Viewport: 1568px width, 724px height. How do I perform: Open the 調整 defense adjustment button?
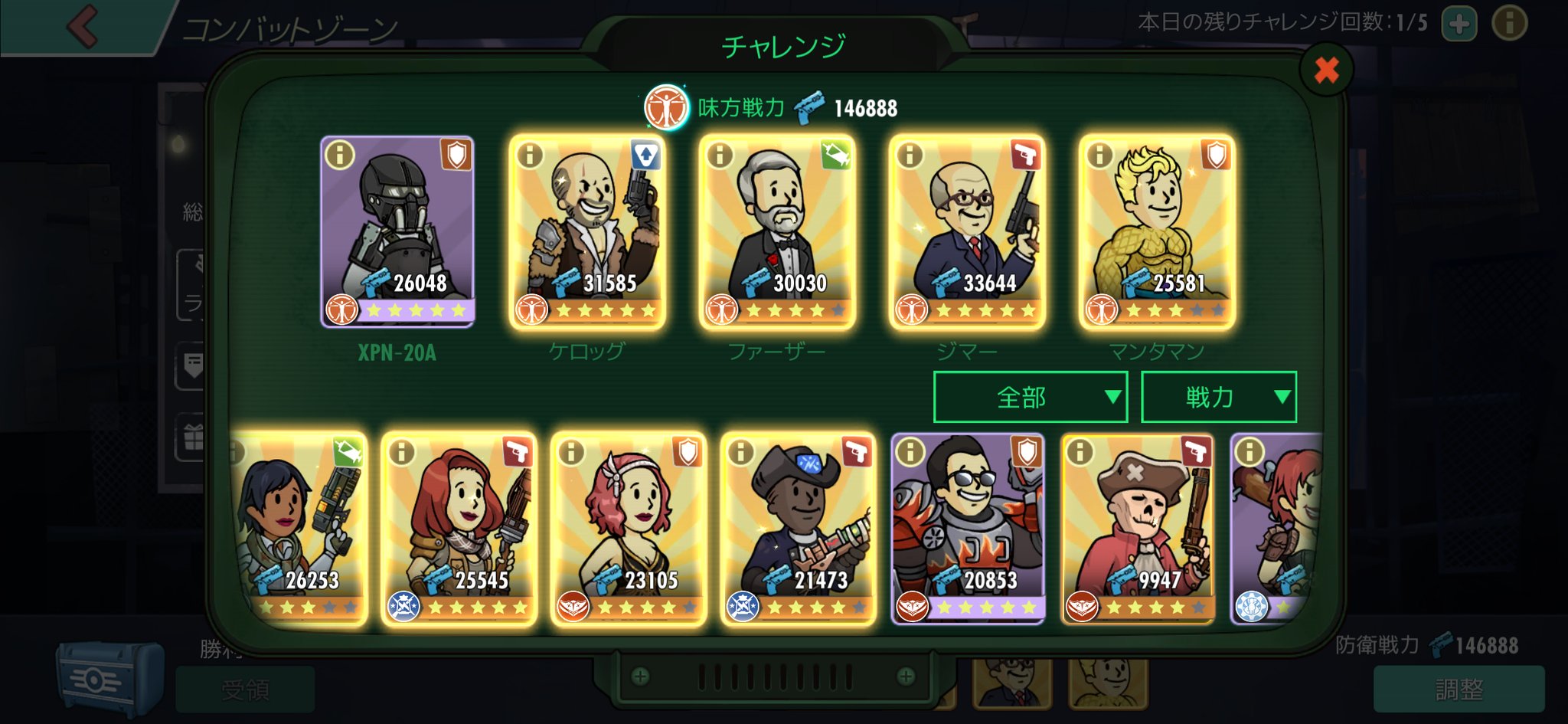(1459, 689)
